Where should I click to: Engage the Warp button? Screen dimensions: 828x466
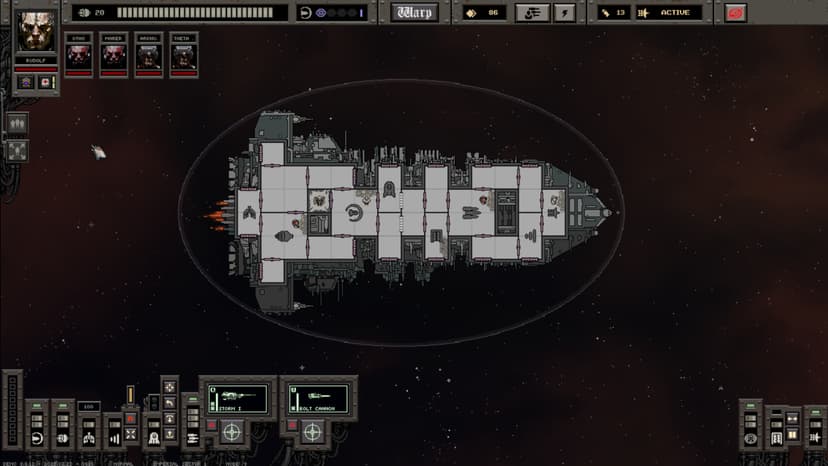[x=414, y=13]
